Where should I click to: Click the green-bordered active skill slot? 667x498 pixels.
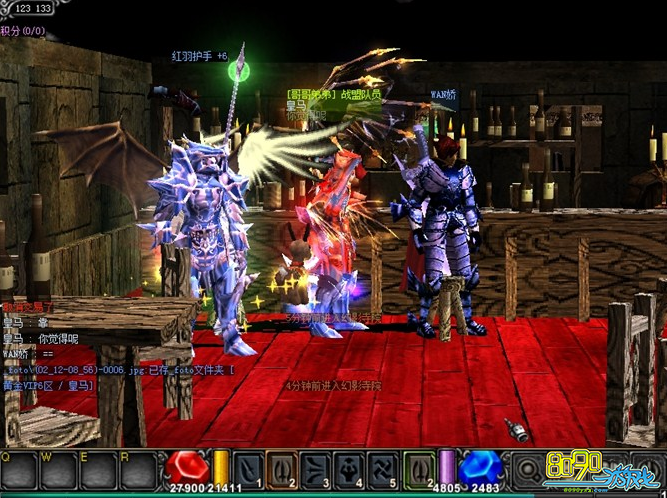click(x=420, y=469)
